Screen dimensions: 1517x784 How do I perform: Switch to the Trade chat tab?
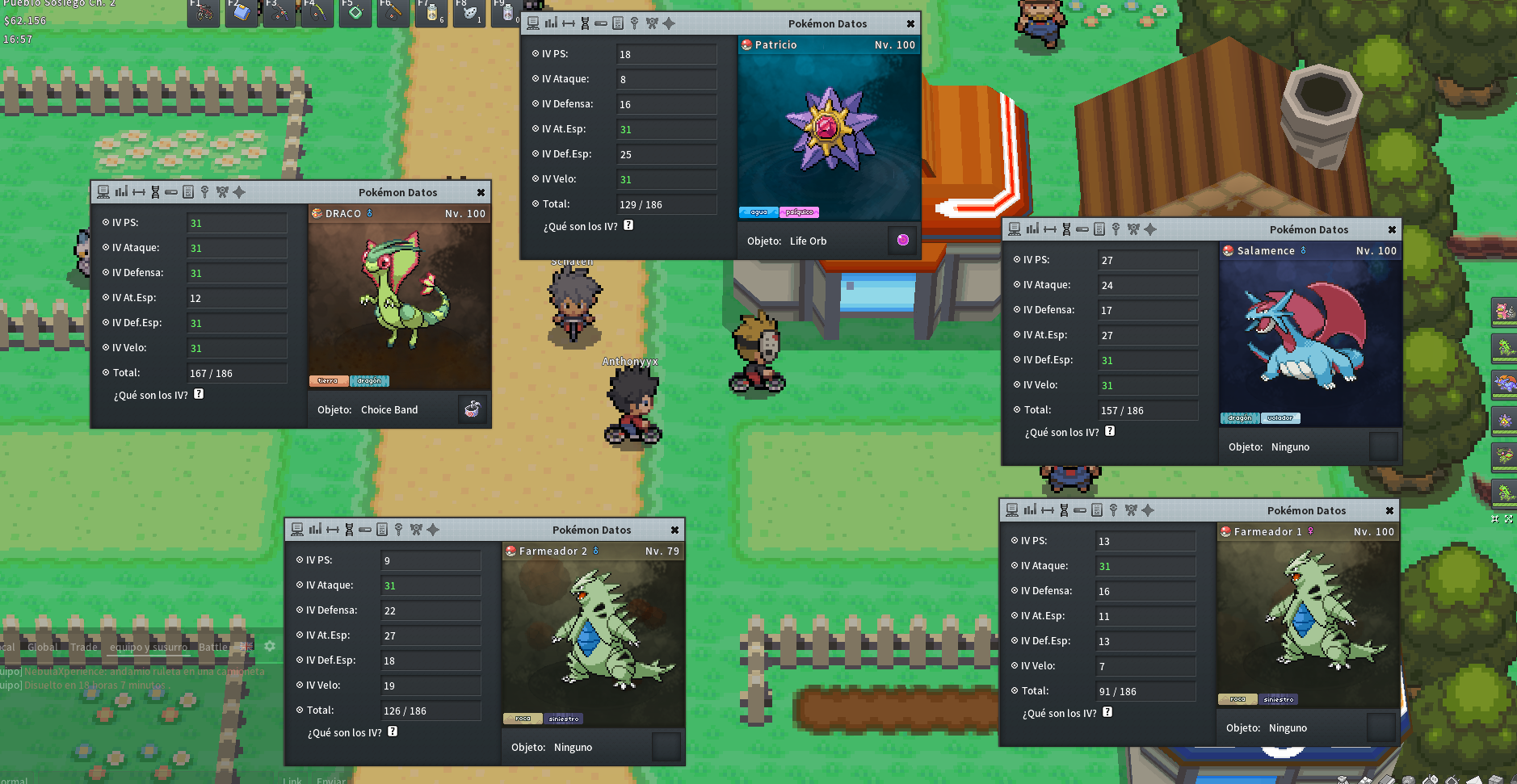click(84, 647)
